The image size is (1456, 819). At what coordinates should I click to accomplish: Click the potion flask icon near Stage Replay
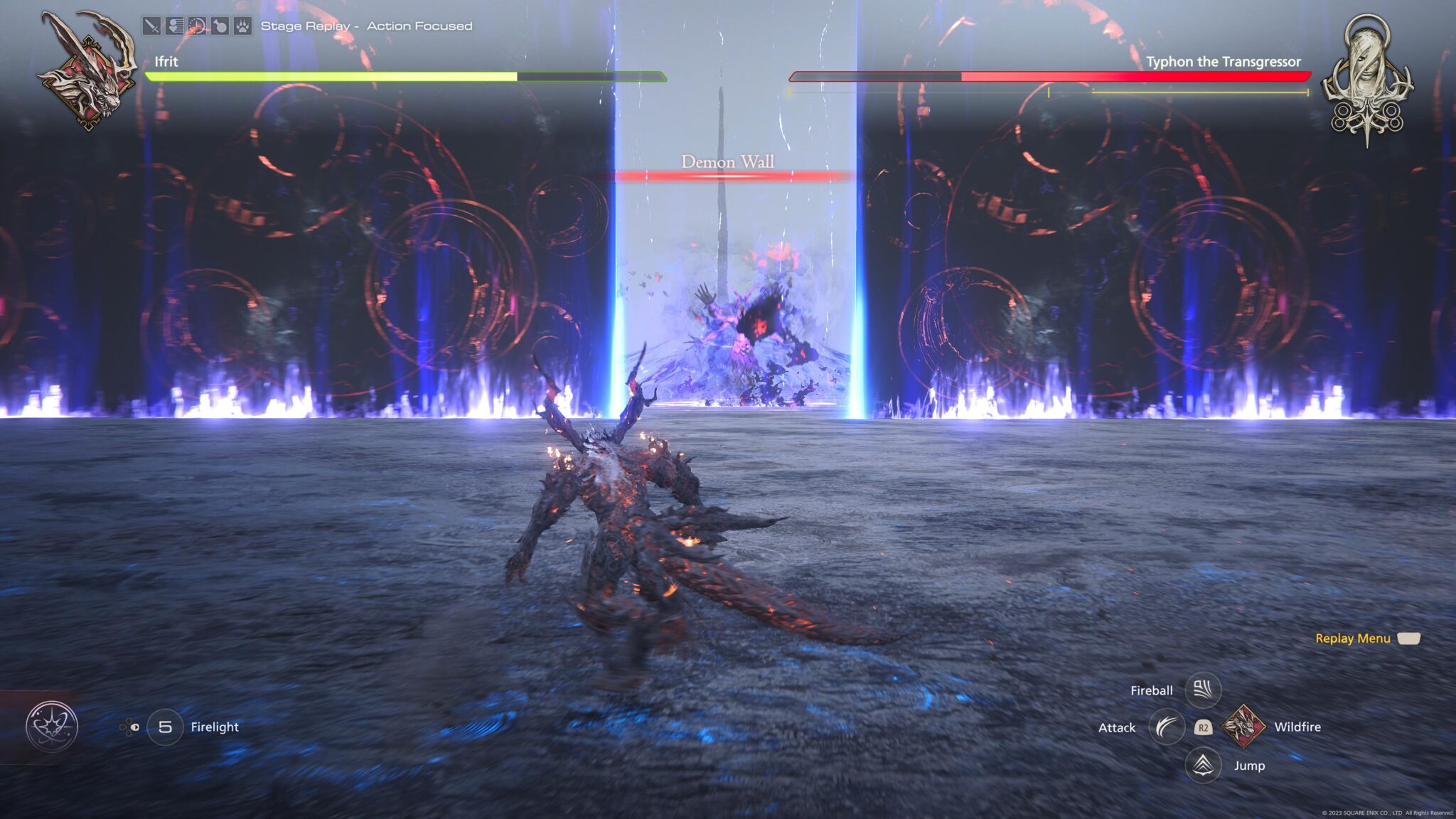click(220, 24)
